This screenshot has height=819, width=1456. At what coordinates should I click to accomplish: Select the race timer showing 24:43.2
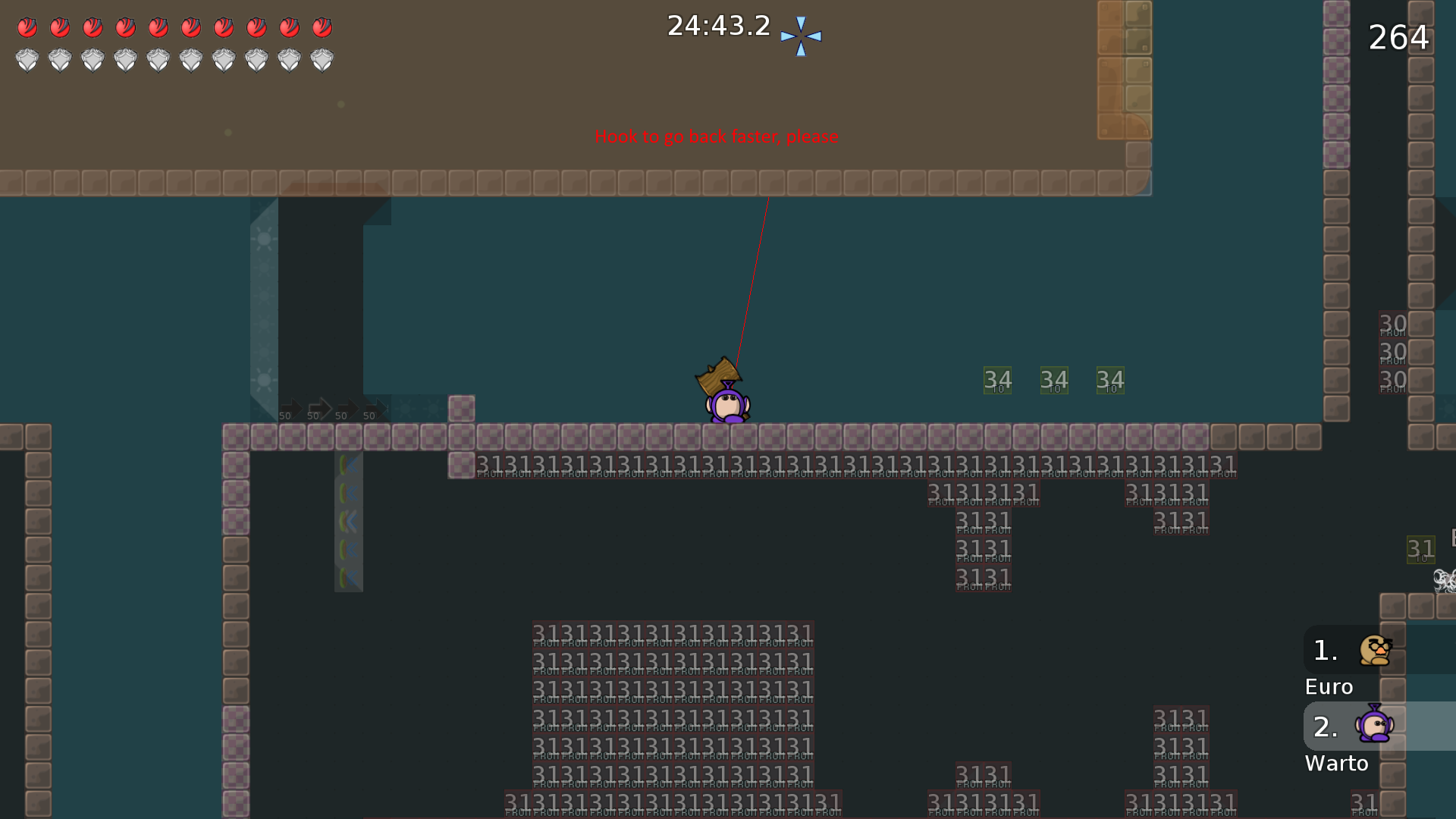(717, 25)
